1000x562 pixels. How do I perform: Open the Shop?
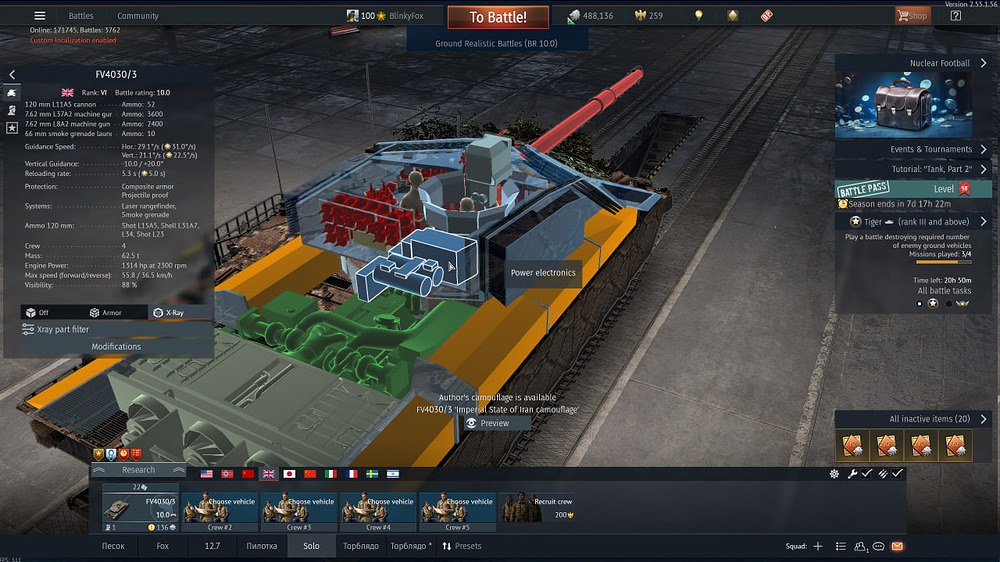tap(912, 16)
